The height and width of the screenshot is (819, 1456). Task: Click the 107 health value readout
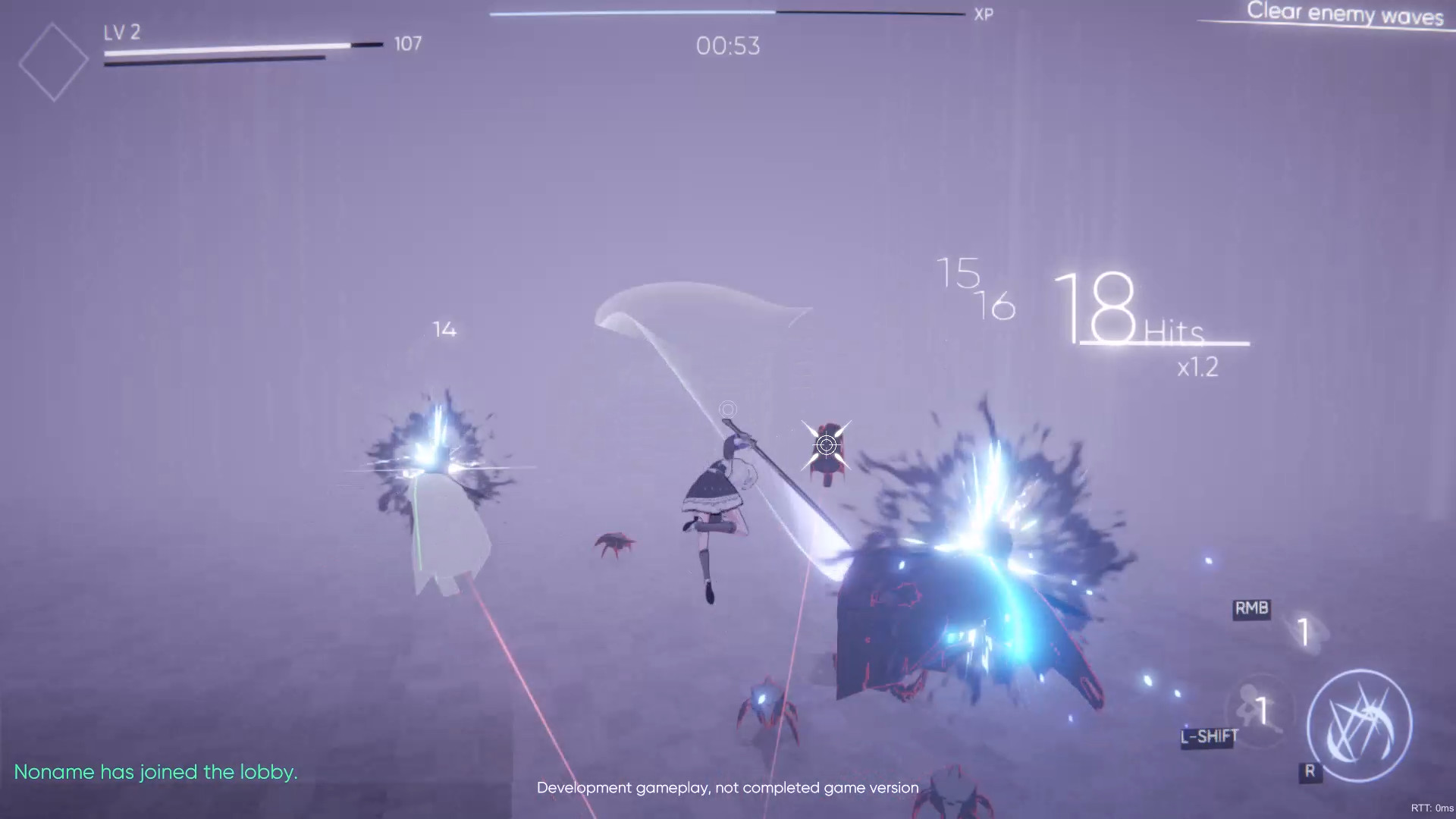(408, 43)
